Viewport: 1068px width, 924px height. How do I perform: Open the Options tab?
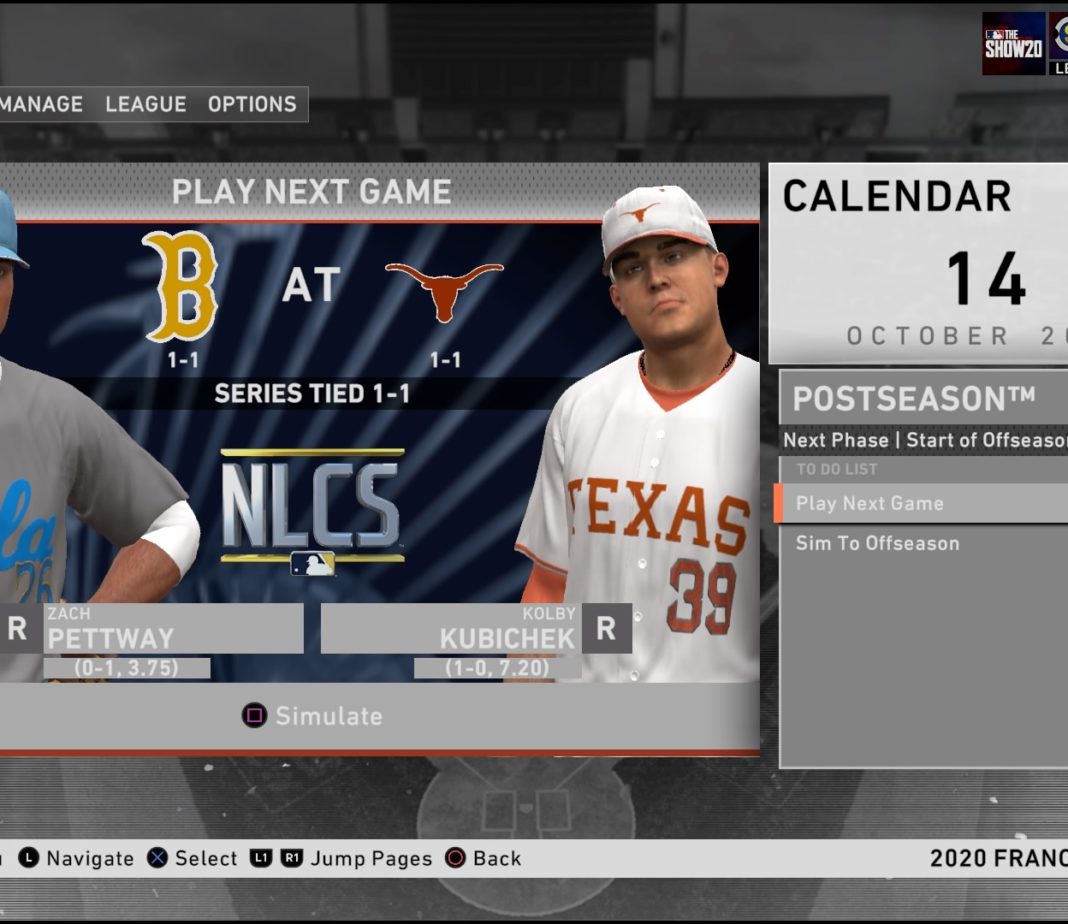252,104
